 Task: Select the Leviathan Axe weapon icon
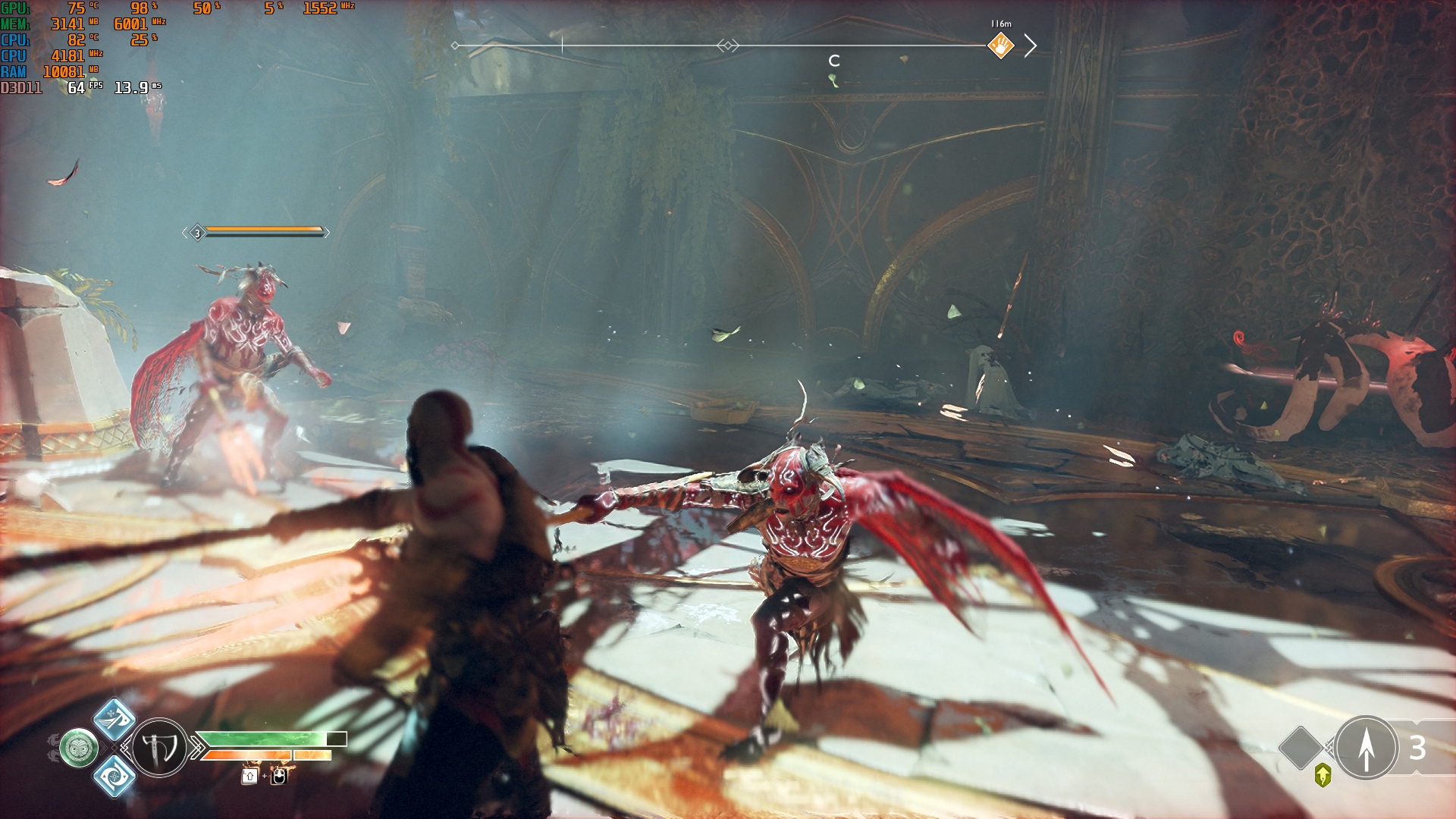(x=159, y=748)
